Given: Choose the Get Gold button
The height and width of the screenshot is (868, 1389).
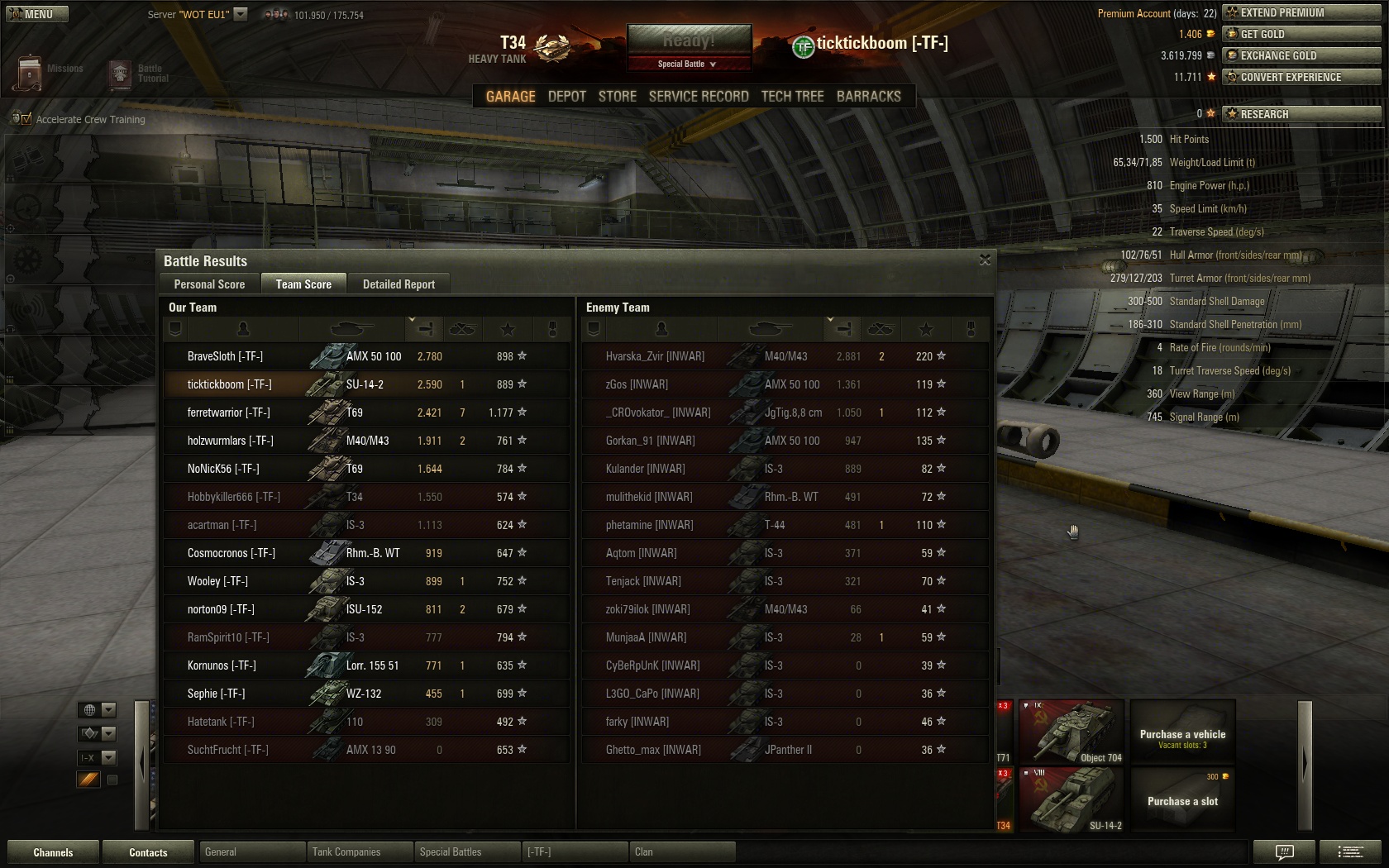Looking at the screenshot, I should pyautogui.click(x=1301, y=34).
